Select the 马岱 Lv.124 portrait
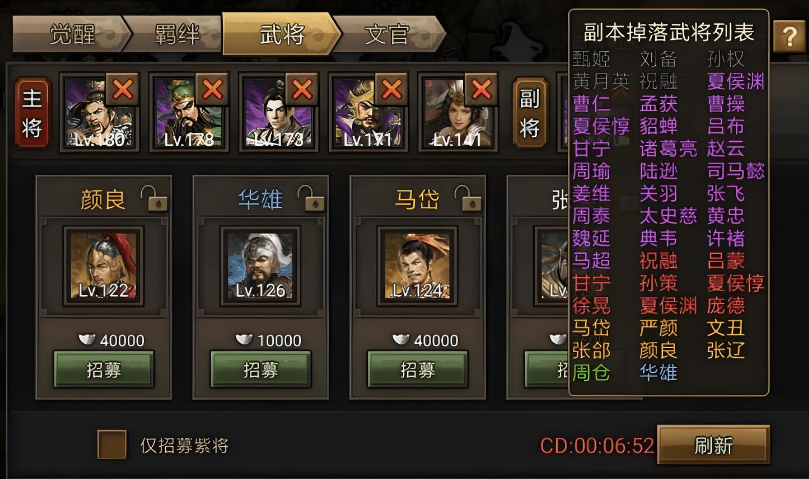This screenshot has width=809, height=479. (x=417, y=264)
